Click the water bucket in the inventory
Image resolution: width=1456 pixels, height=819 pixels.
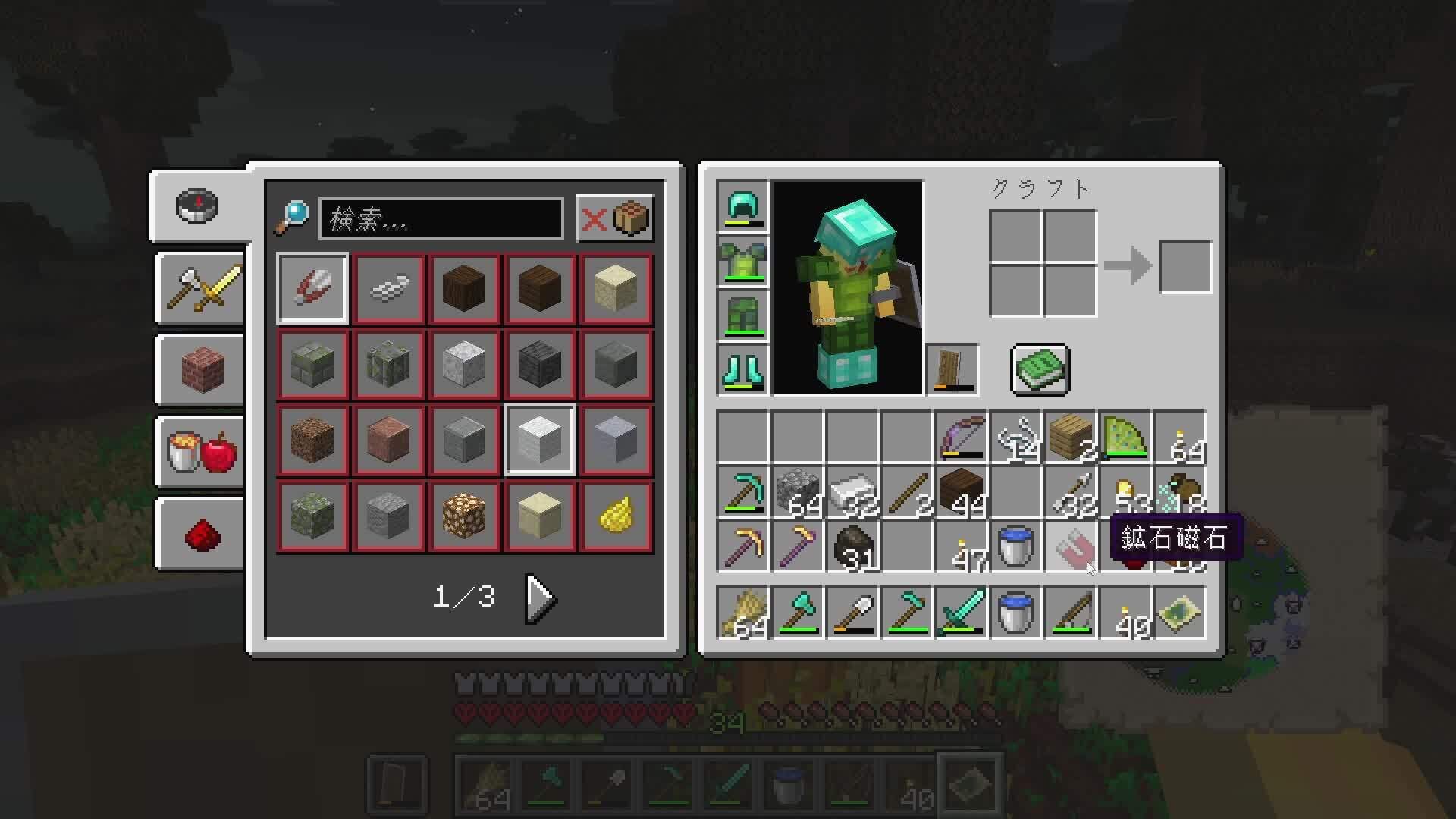[1015, 548]
